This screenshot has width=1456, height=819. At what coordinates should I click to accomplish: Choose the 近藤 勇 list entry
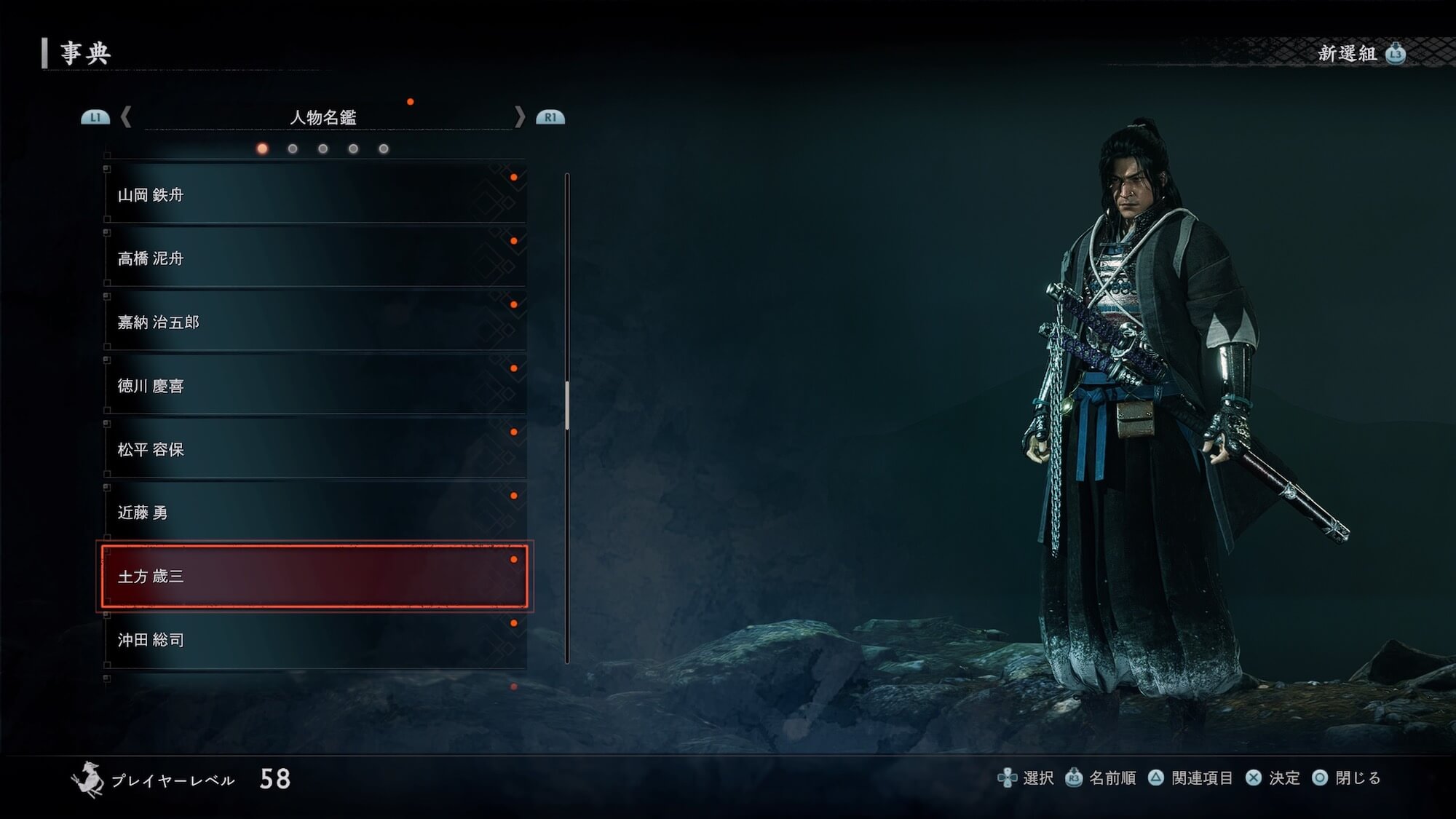(x=314, y=513)
